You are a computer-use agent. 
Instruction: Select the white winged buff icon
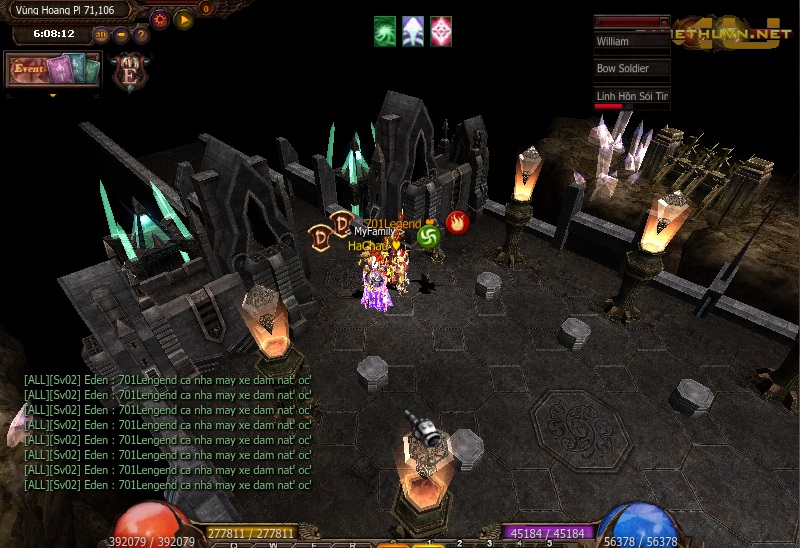pyautogui.click(x=413, y=31)
